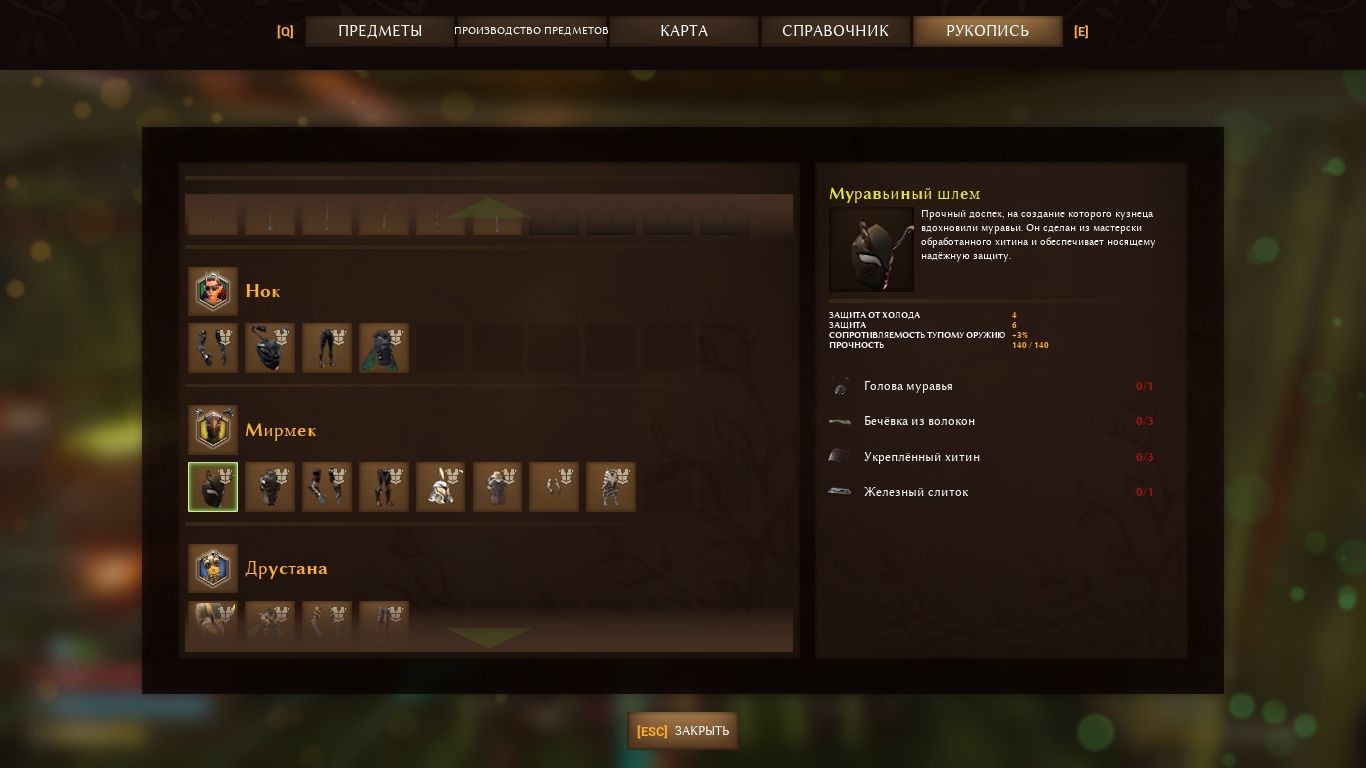This screenshot has width=1366, height=768.
Task: Click the Муравьиный шлем preview image
Action: coord(871,249)
